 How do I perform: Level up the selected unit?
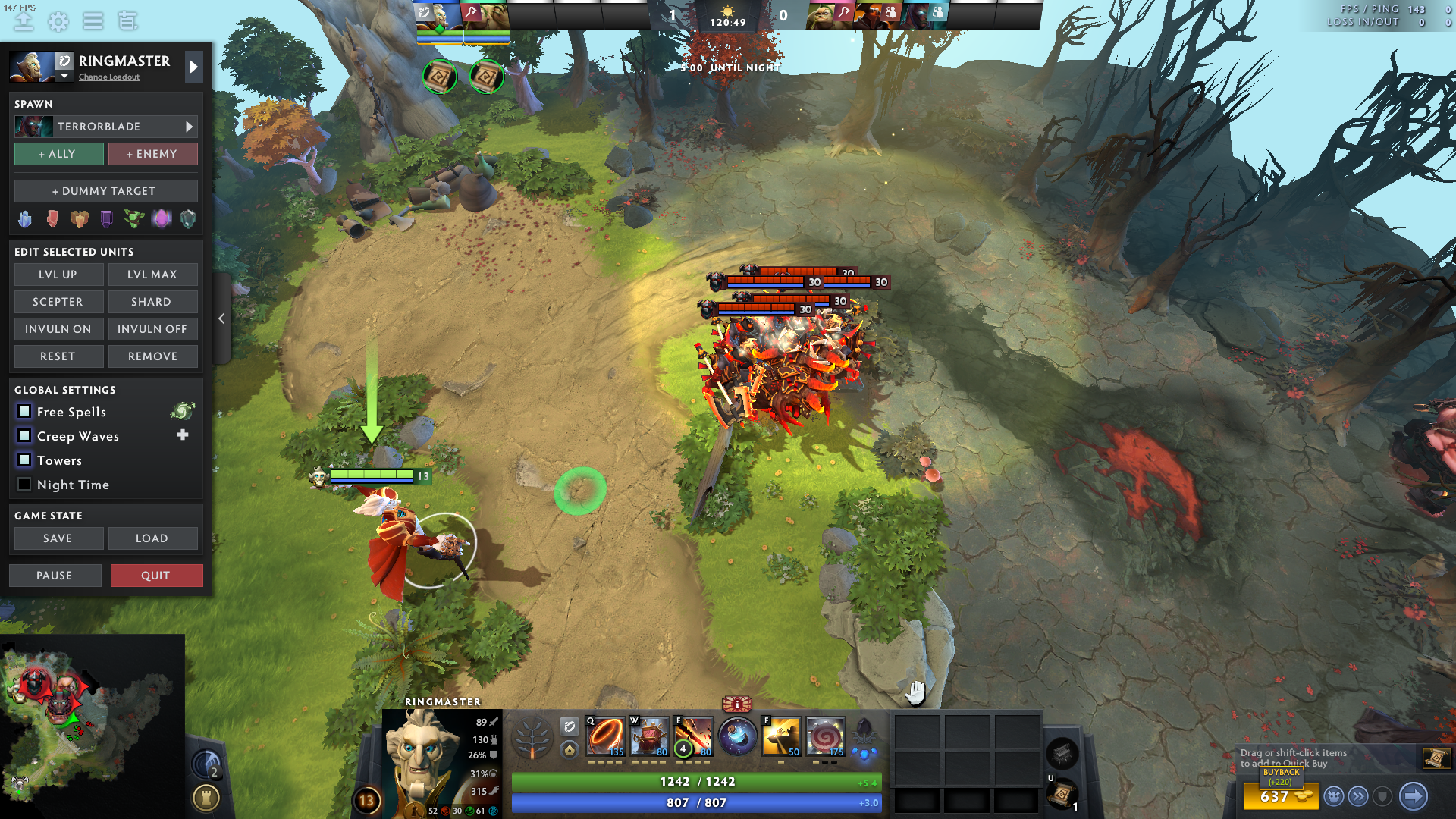coord(58,275)
